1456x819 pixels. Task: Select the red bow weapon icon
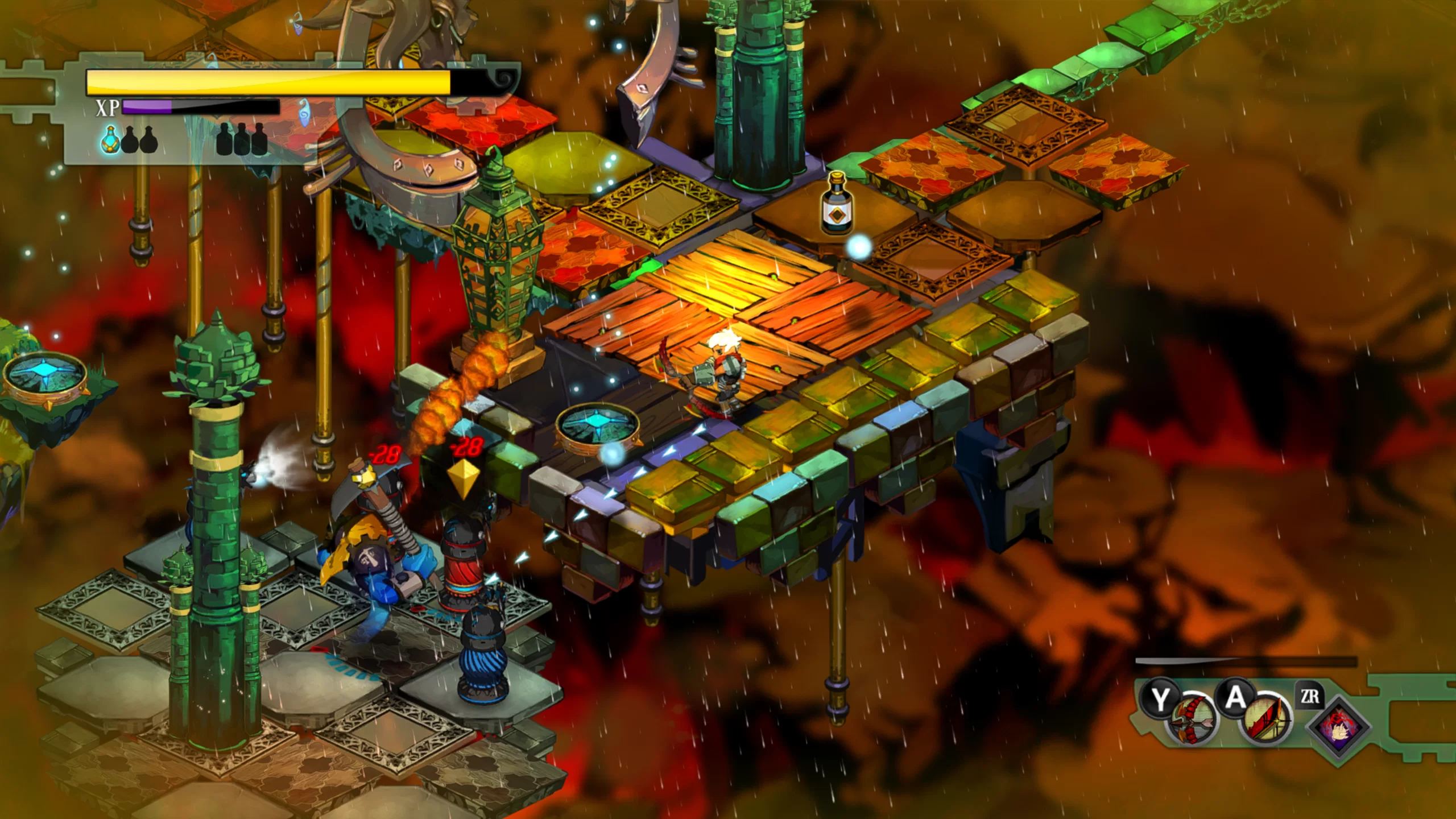(1192, 721)
